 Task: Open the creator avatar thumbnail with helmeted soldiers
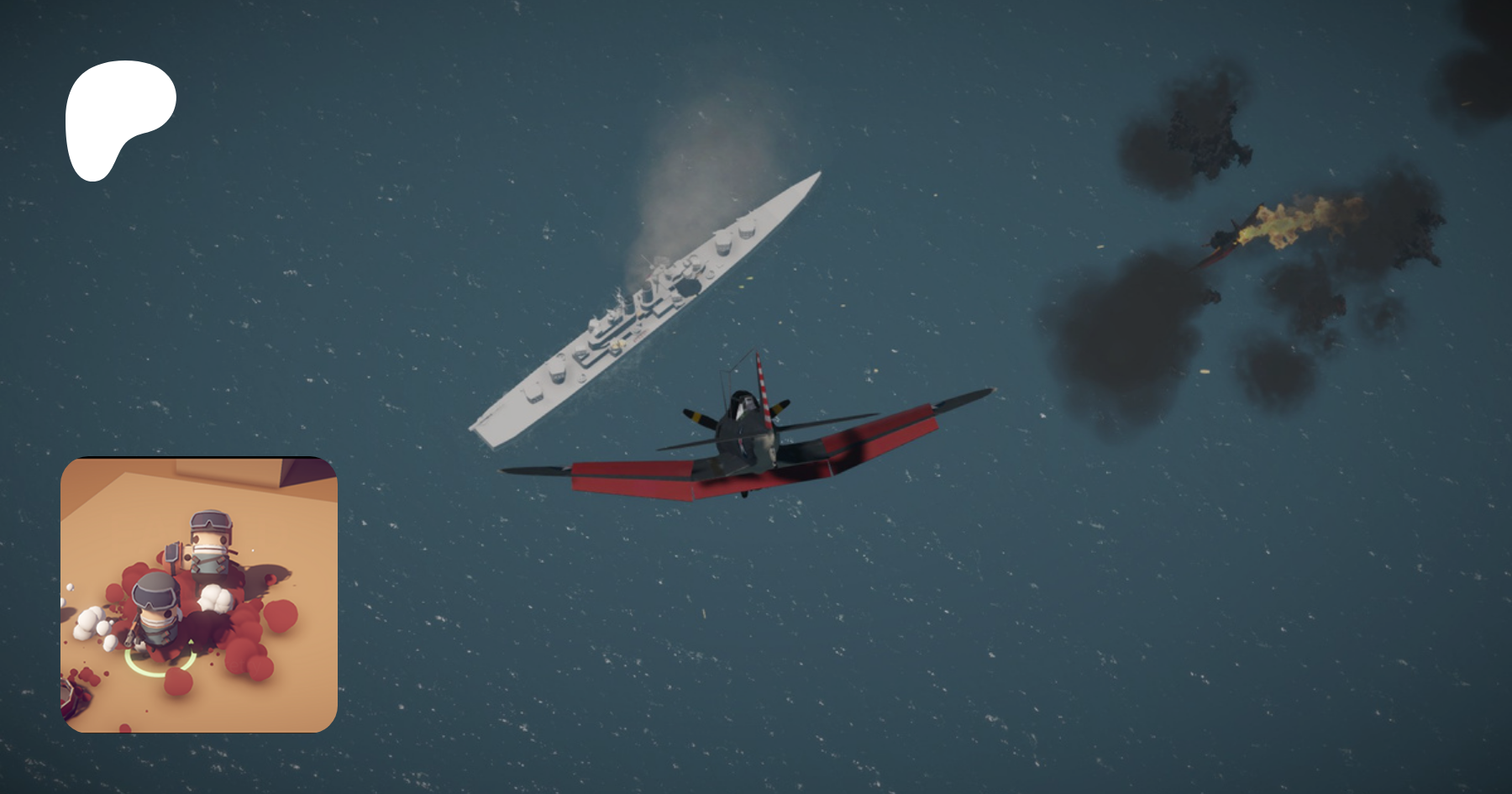point(199,594)
